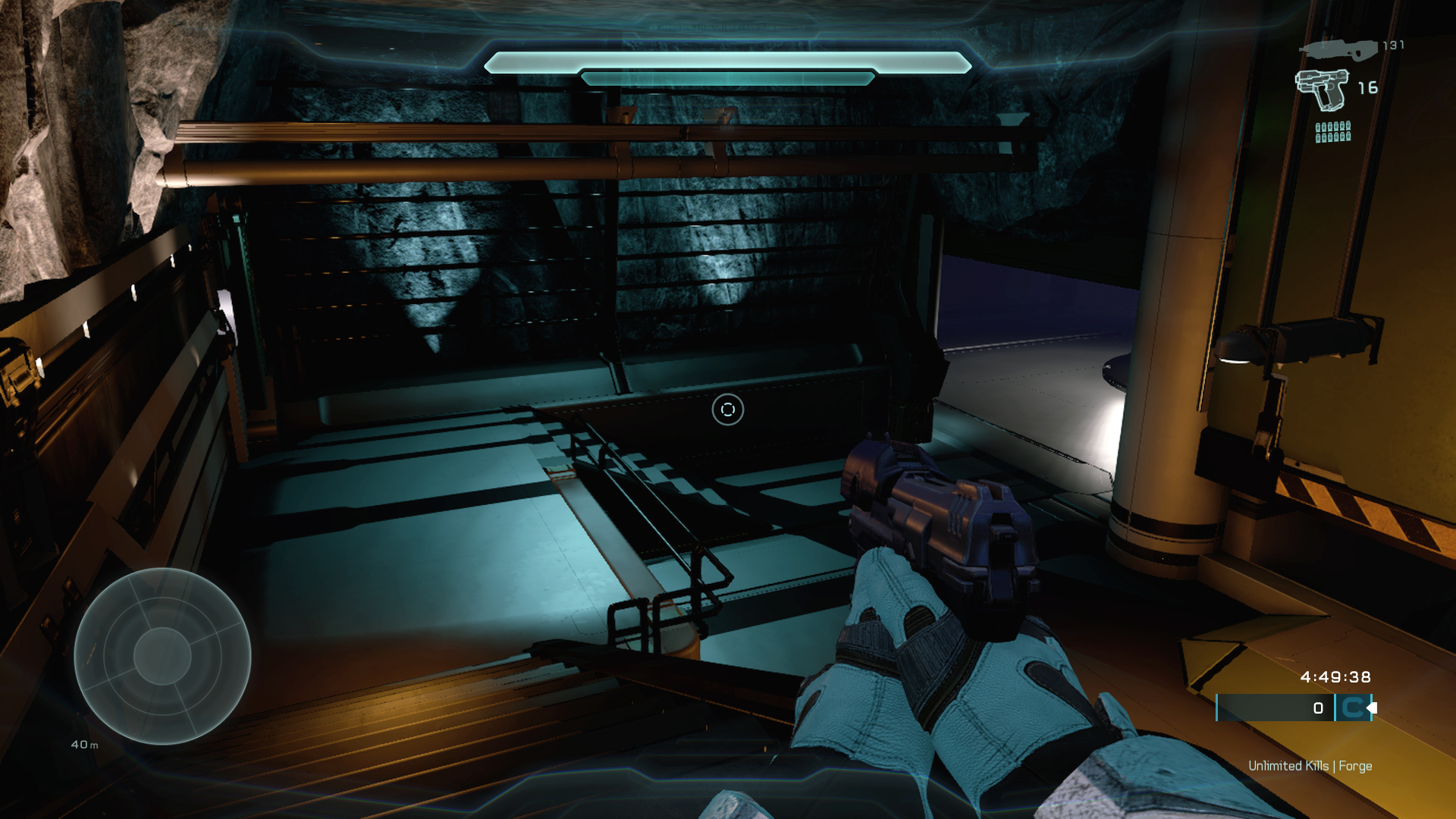Select the magnum pistol weapon icon
The width and height of the screenshot is (1456, 819).
[1321, 89]
